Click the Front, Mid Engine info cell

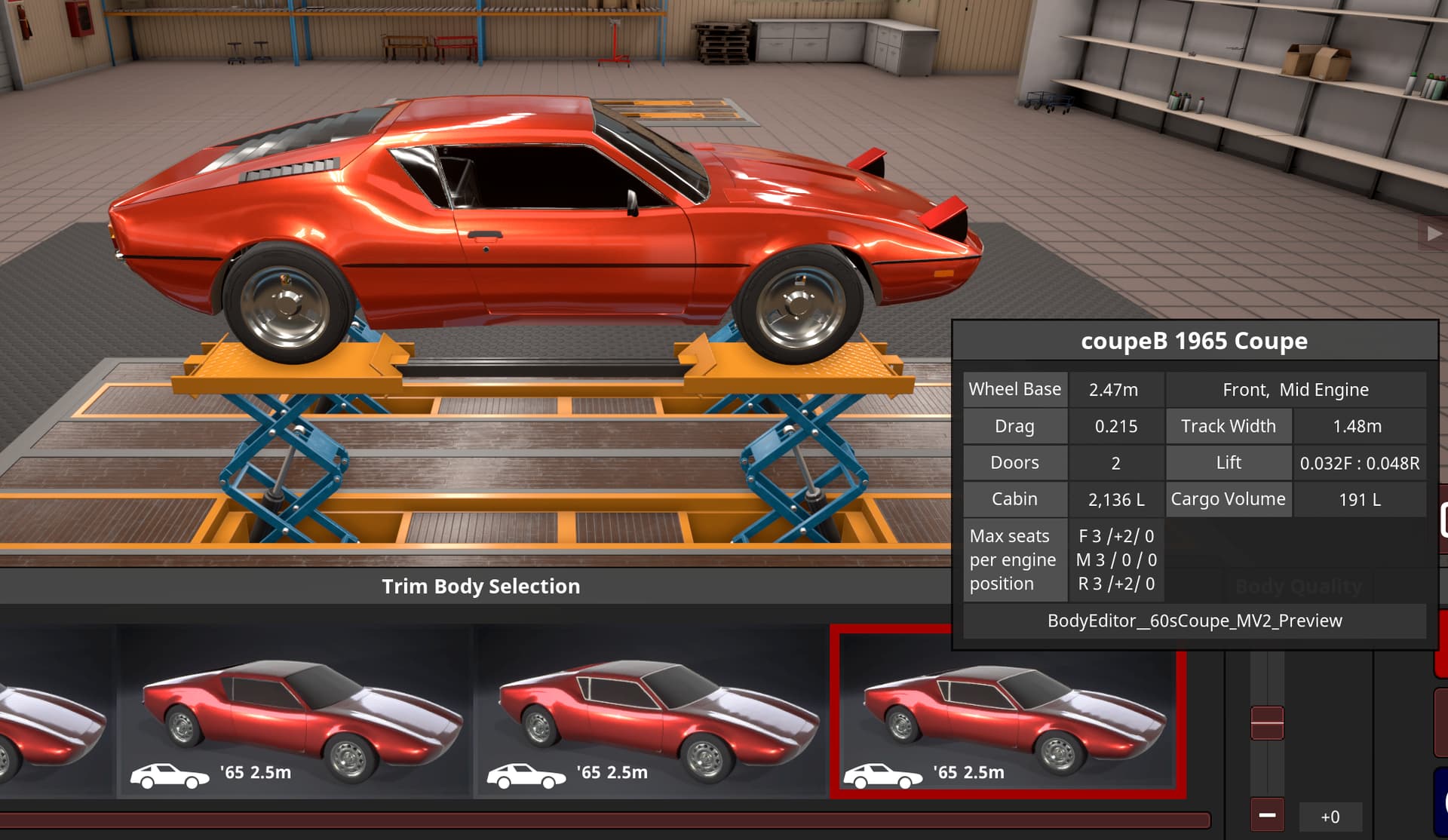[1295, 389]
